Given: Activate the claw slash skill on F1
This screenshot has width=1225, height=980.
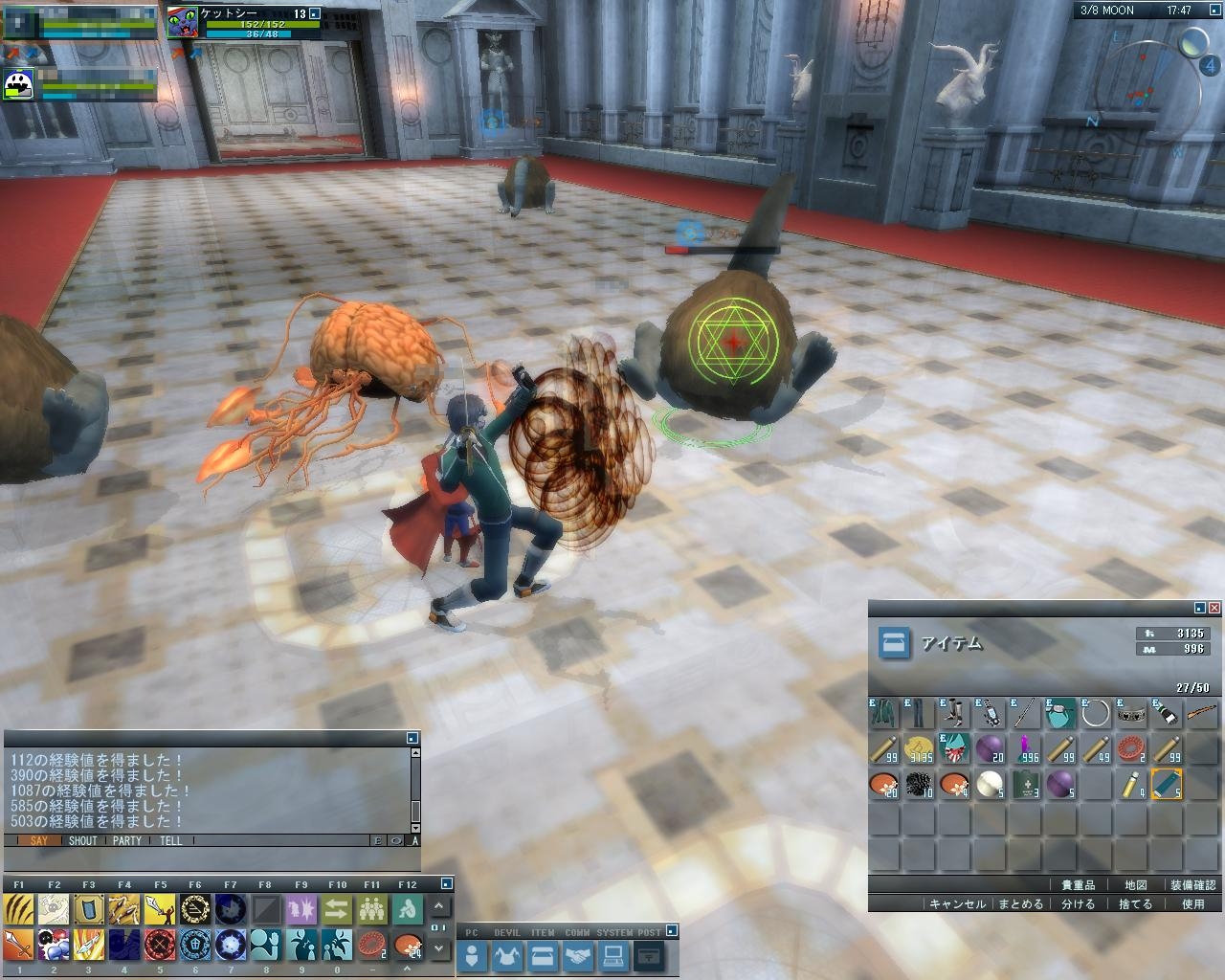Looking at the screenshot, I should (19, 909).
